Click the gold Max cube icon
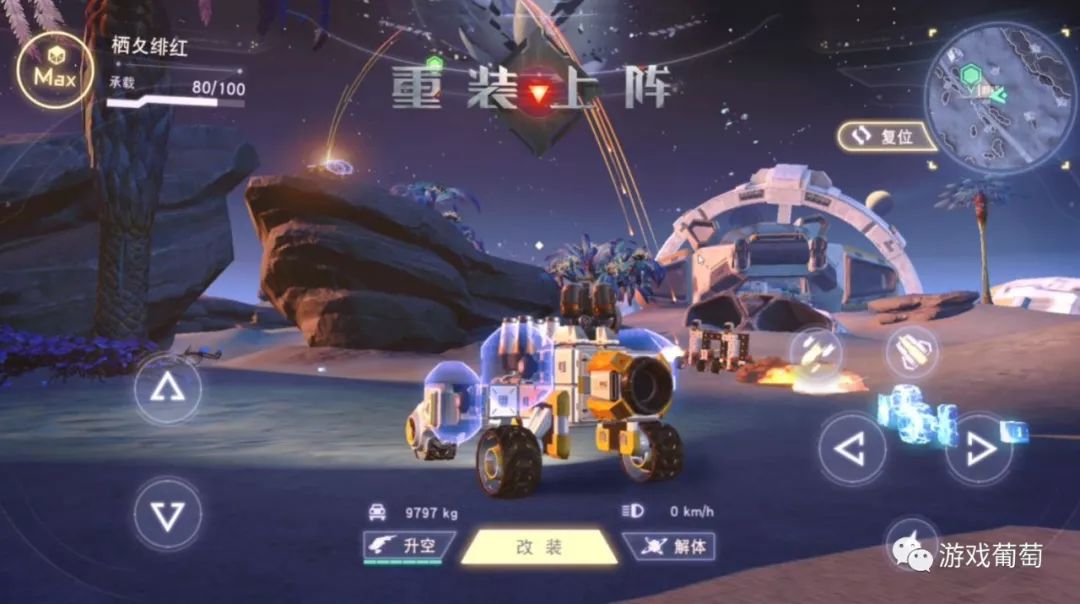The image size is (1080, 604). [55, 72]
